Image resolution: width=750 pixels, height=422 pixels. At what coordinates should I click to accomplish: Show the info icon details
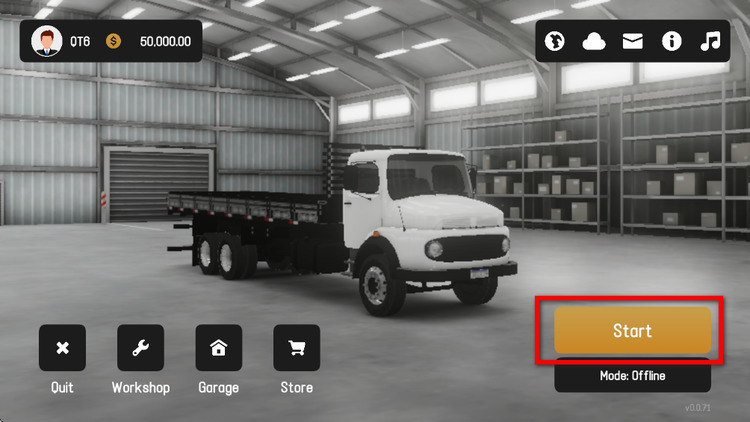pos(671,41)
